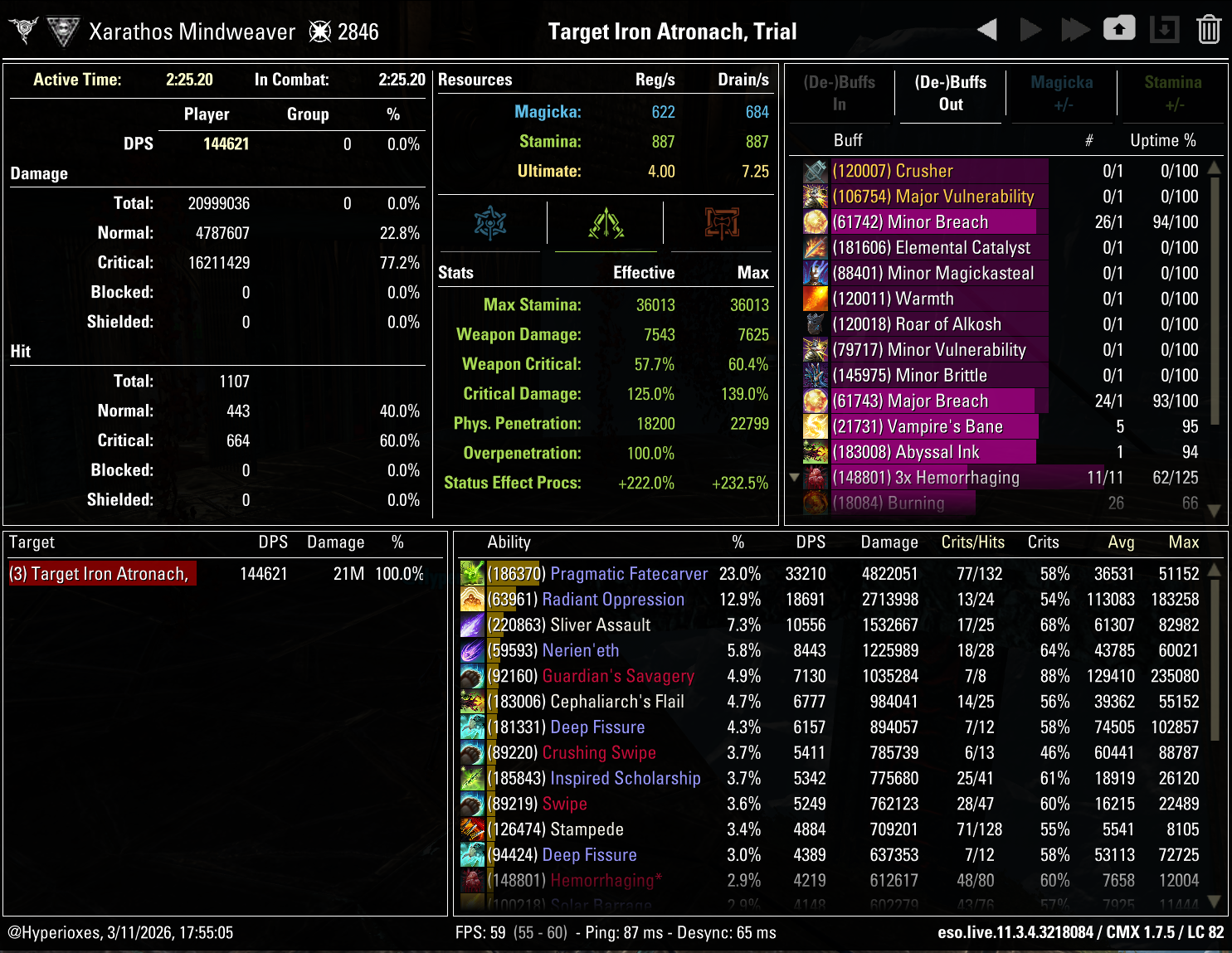
Task: Click the Crusher debuff icon
Action: click(815, 171)
